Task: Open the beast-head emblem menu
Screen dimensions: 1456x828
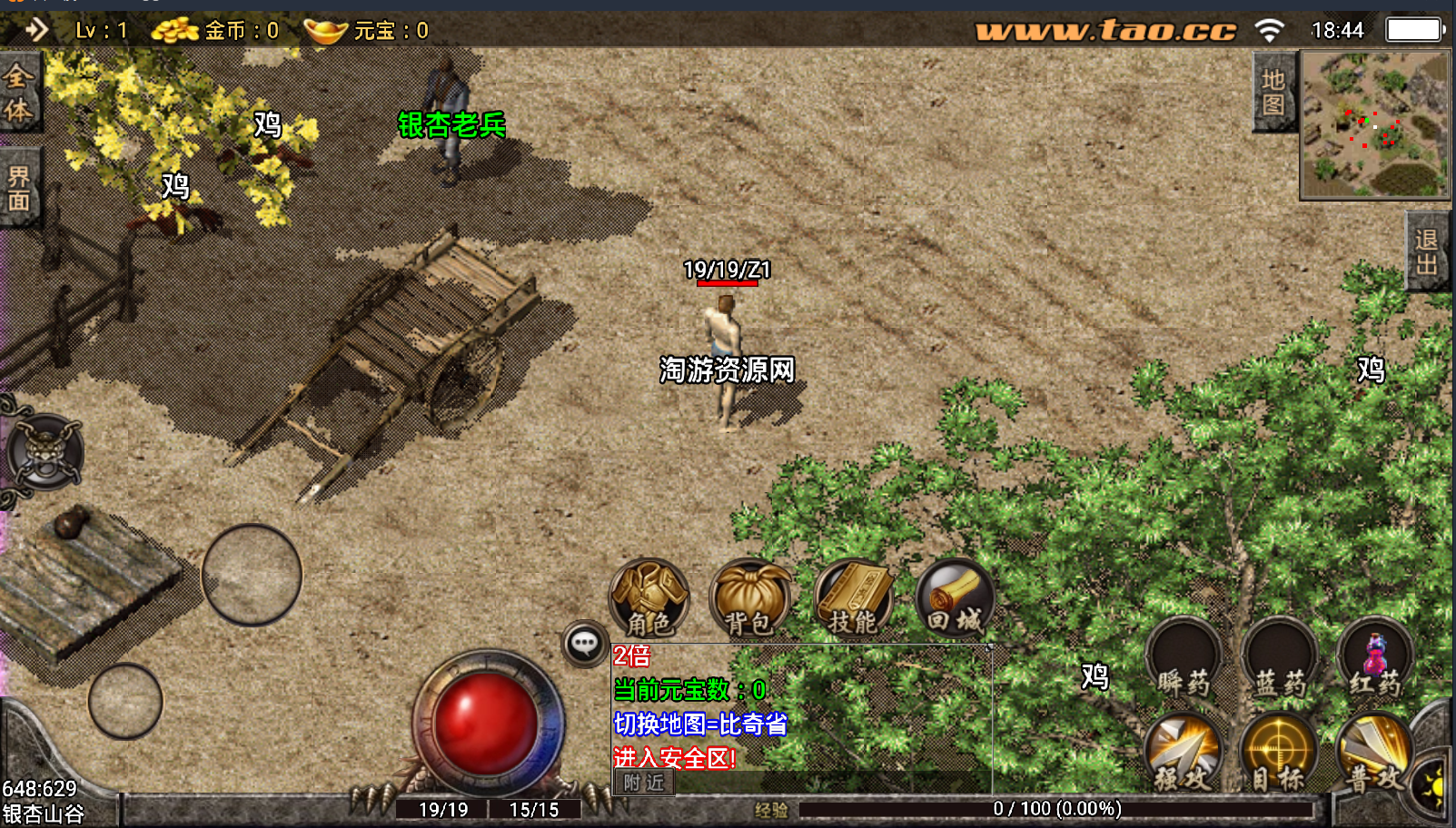Action: [45, 451]
